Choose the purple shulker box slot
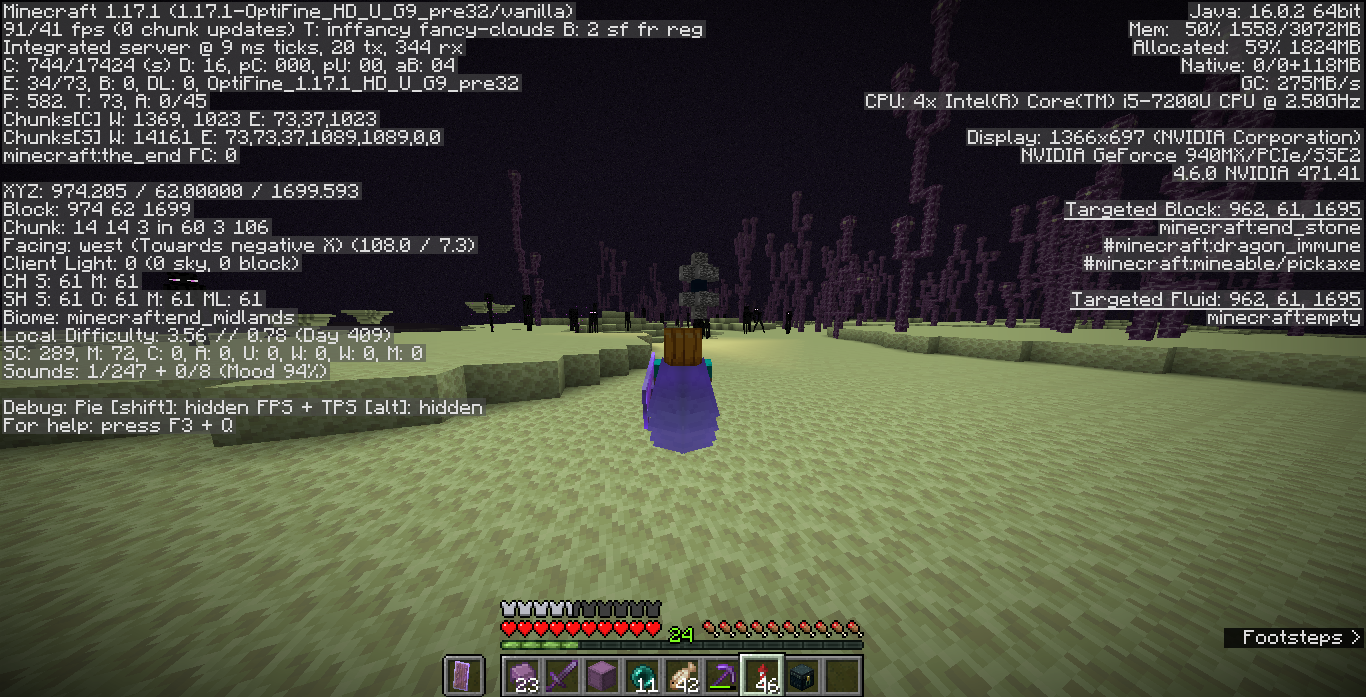The width and height of the screenshot is (1366, 697). (x=602, y=675)
